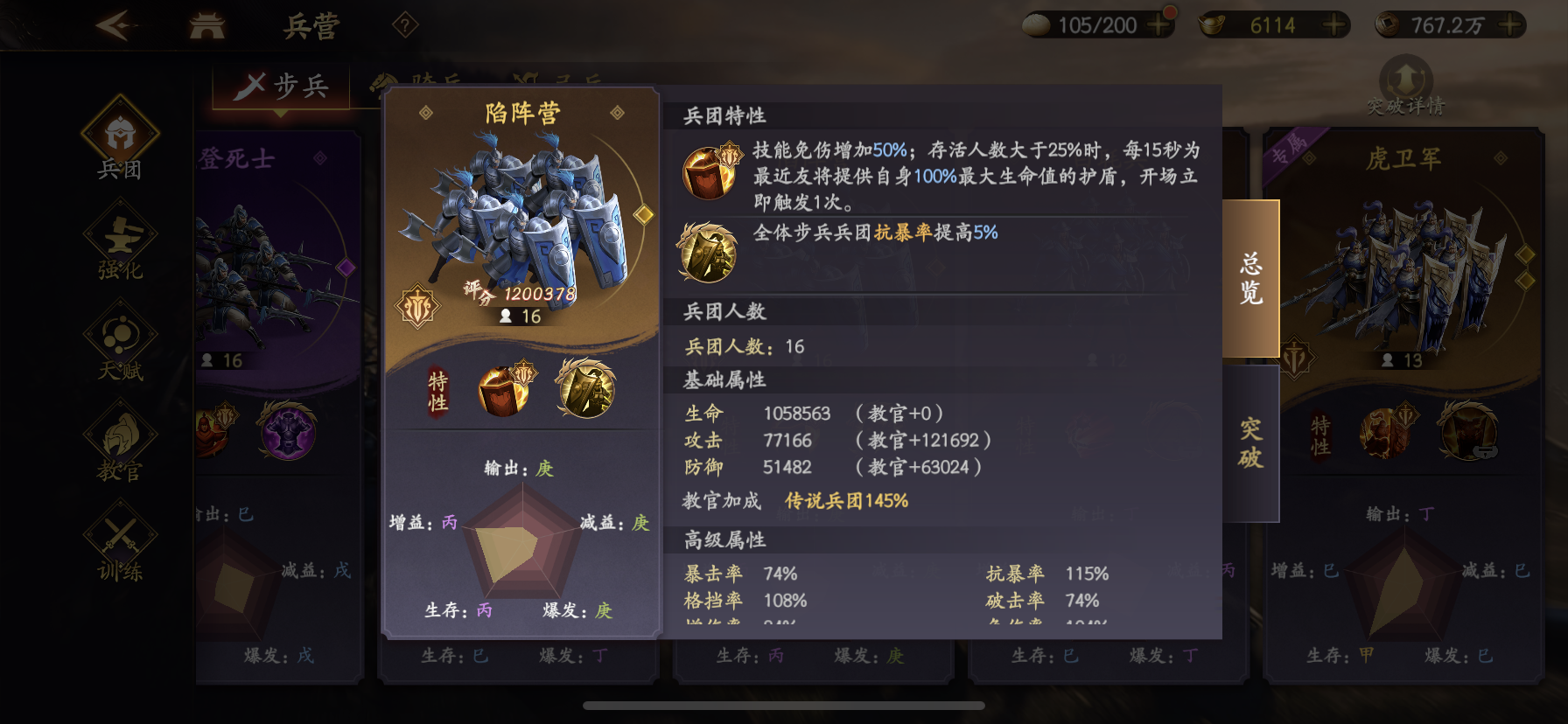The height and width of the screenshot is (724, 1568).
Task: Click the plus beside 767.2万 currency
Action: (x=1508, y=24)
